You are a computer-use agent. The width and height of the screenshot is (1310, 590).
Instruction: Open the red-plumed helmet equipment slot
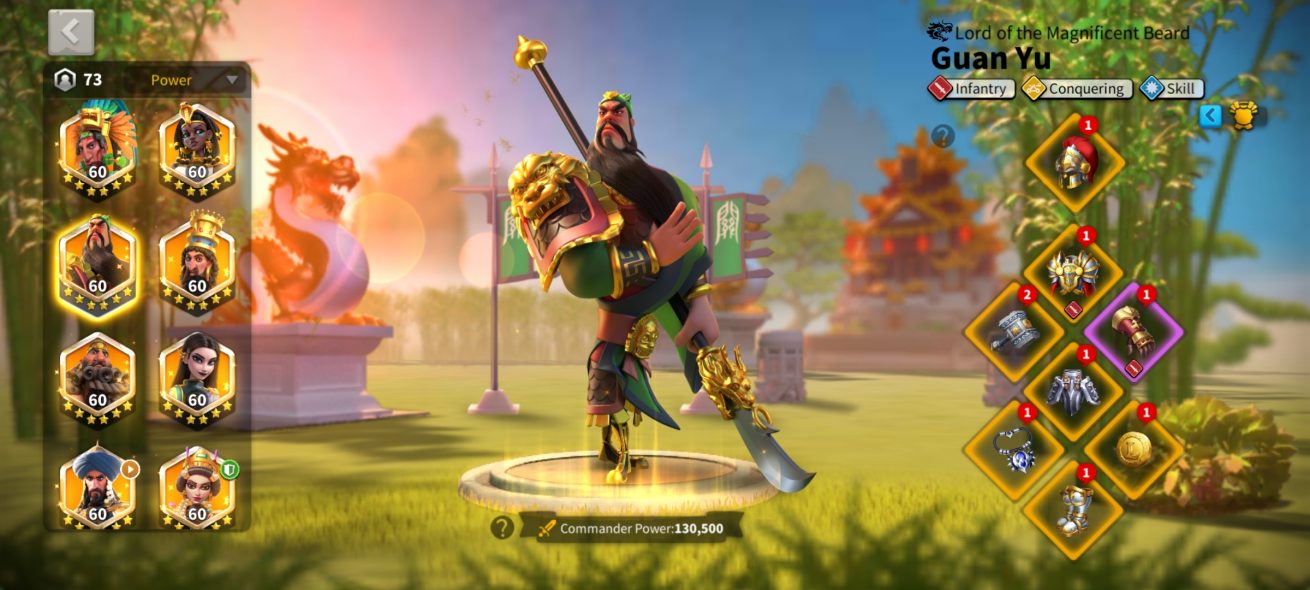coord(1076,163)
